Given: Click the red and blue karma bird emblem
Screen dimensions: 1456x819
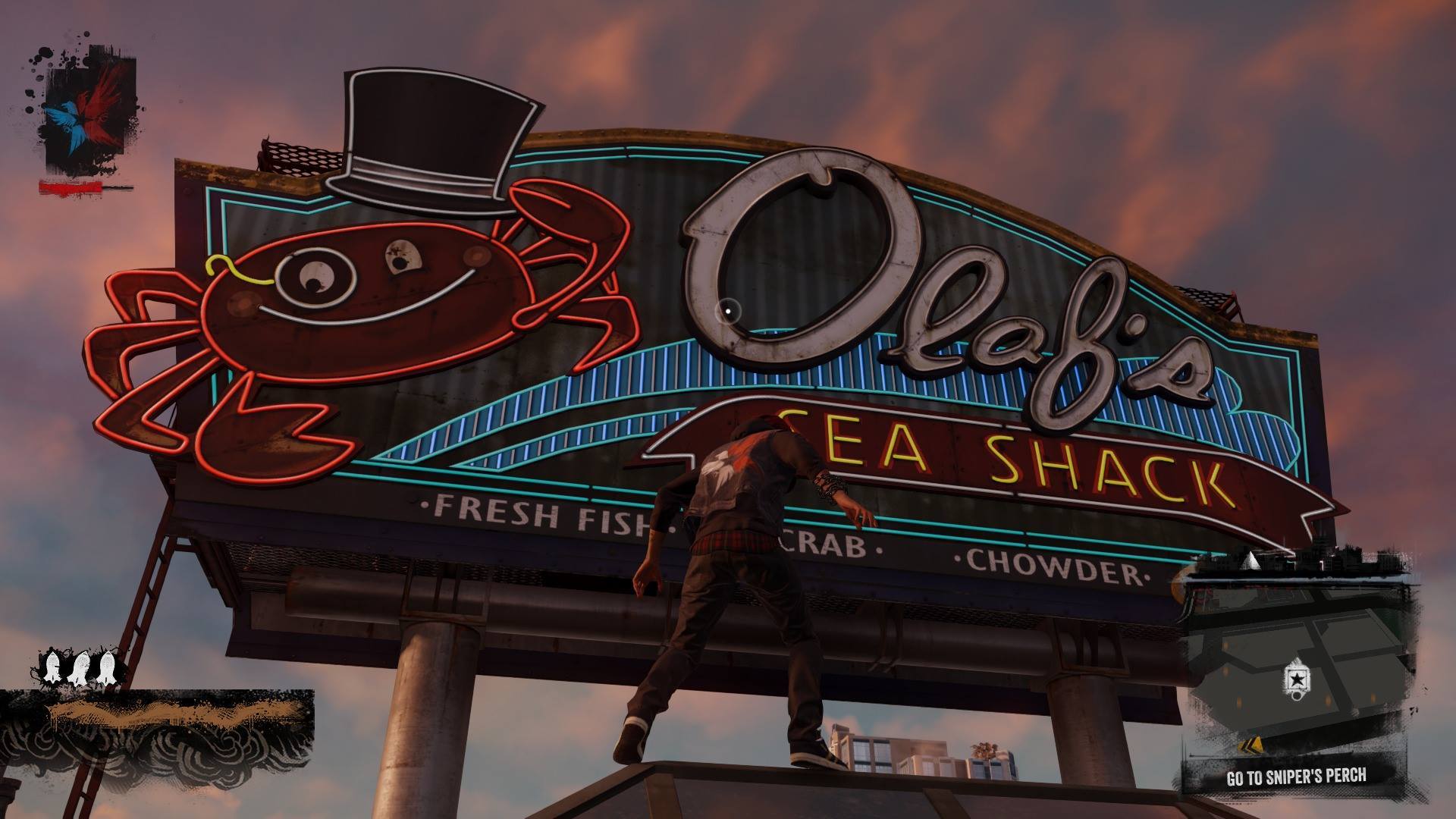Looking at the screenshot, I should click(x=89, y=112).
